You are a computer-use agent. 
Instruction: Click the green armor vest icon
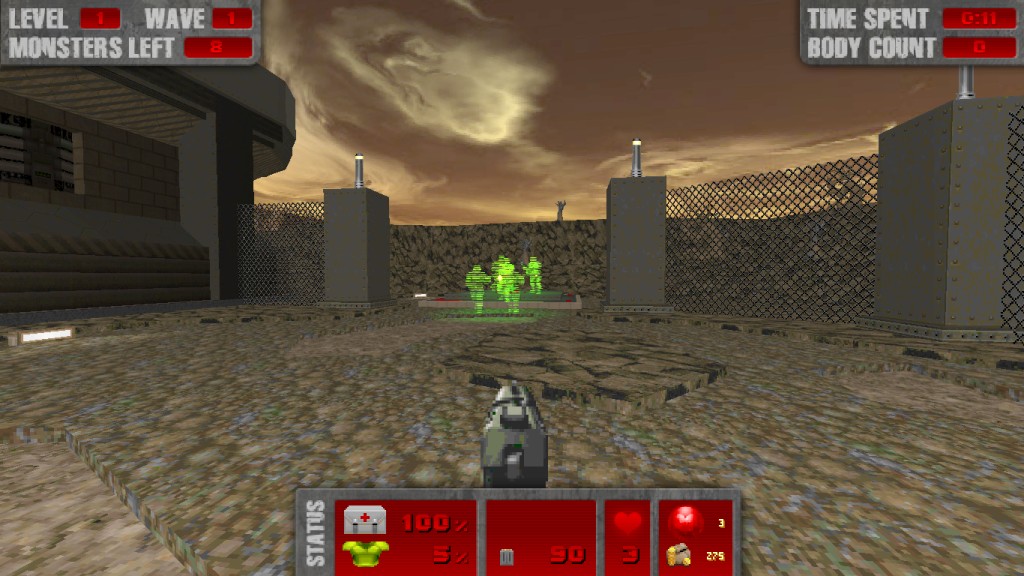[x=365, y=553]
